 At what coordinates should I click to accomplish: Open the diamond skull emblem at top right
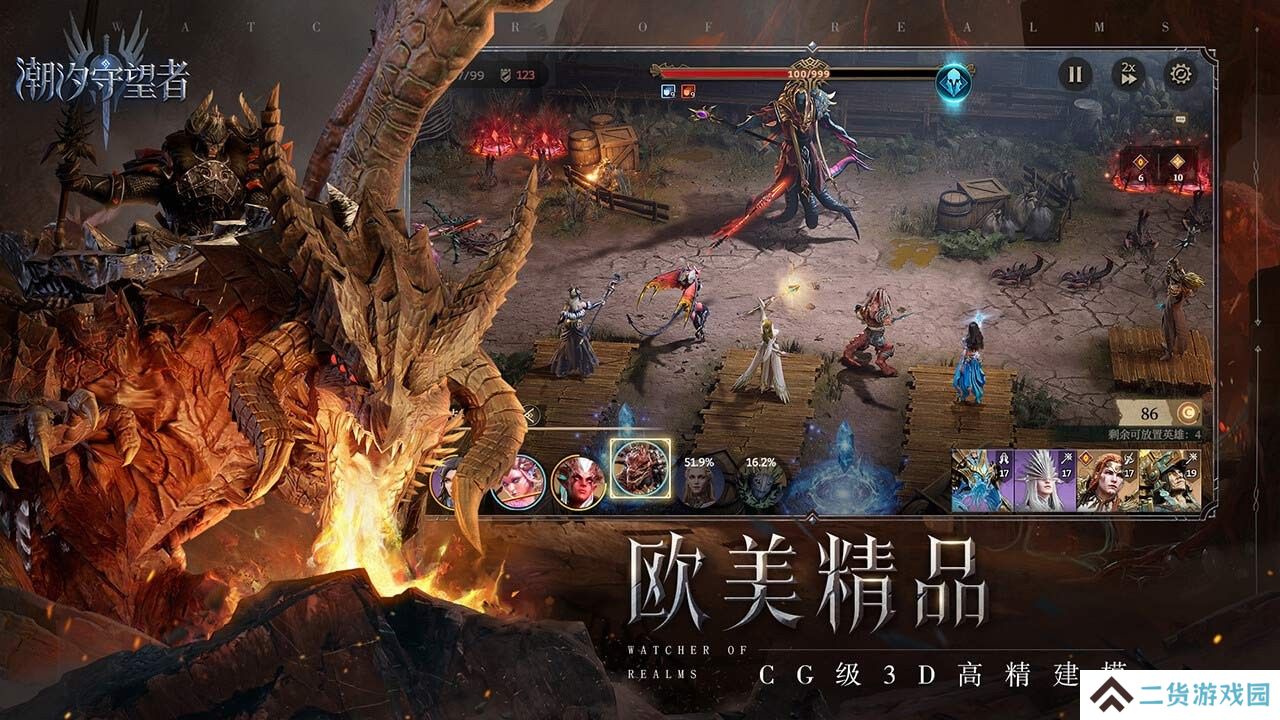pos(953,84)
